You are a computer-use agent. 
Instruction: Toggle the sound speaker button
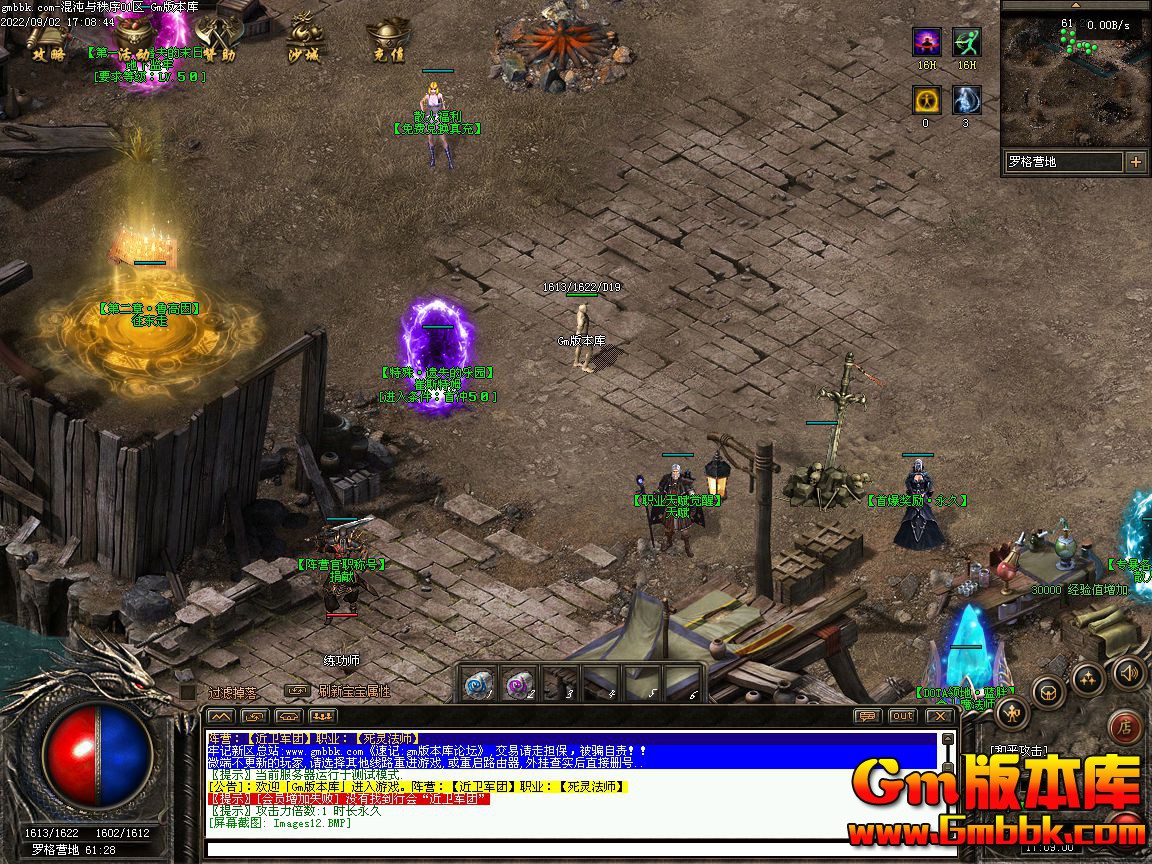click(1128, 673)
